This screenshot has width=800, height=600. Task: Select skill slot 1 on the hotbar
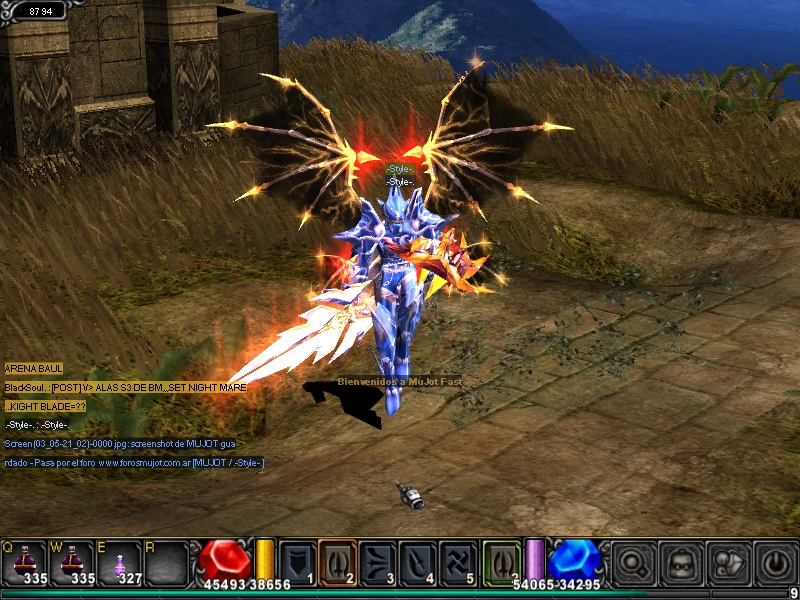297,561
